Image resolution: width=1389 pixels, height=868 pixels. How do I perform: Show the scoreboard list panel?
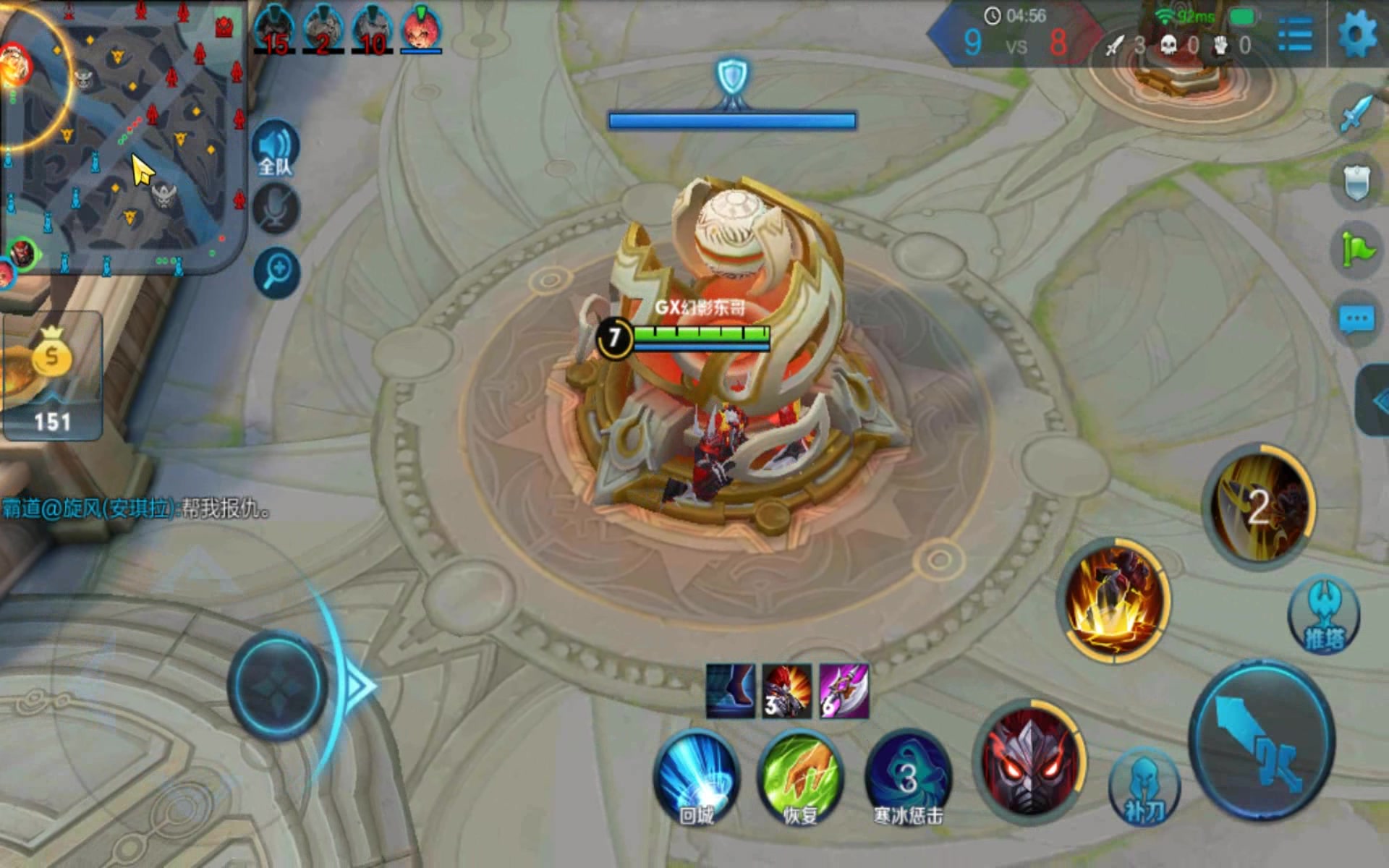(x=1294, y=34)
